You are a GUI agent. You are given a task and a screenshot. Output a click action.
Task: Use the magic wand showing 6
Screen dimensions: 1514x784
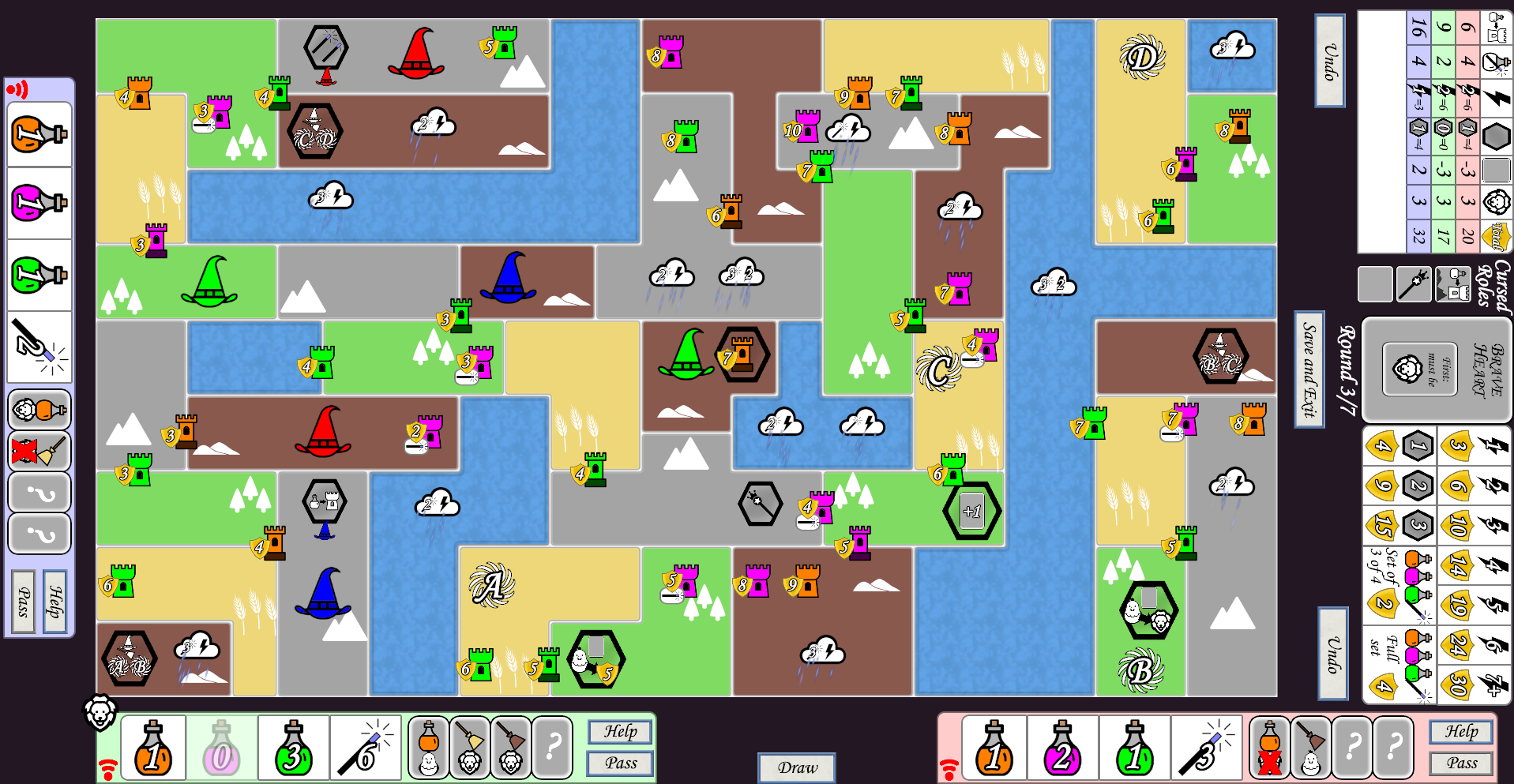coord(365,748)
